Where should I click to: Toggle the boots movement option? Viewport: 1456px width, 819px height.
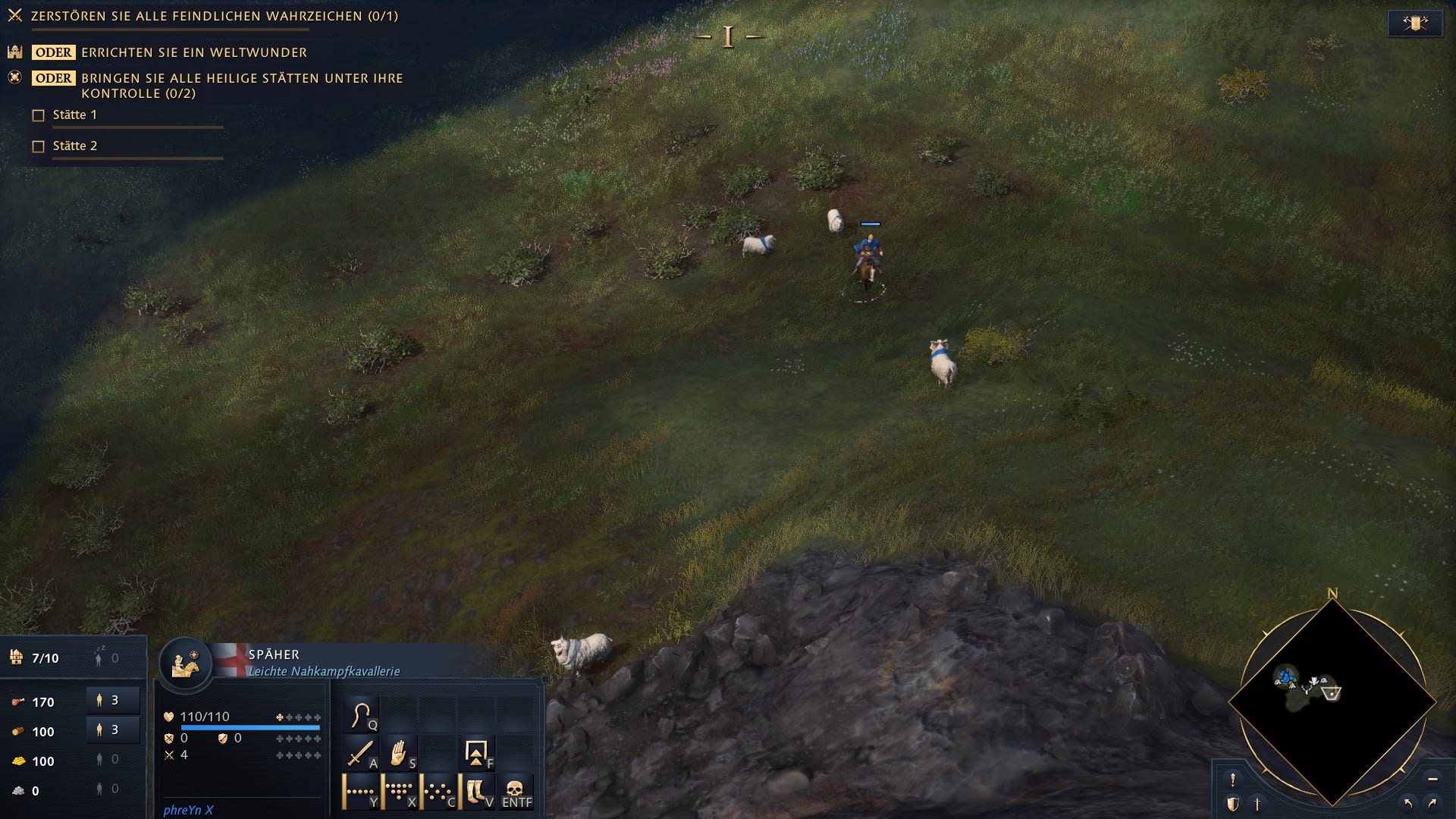coord(477,792)
